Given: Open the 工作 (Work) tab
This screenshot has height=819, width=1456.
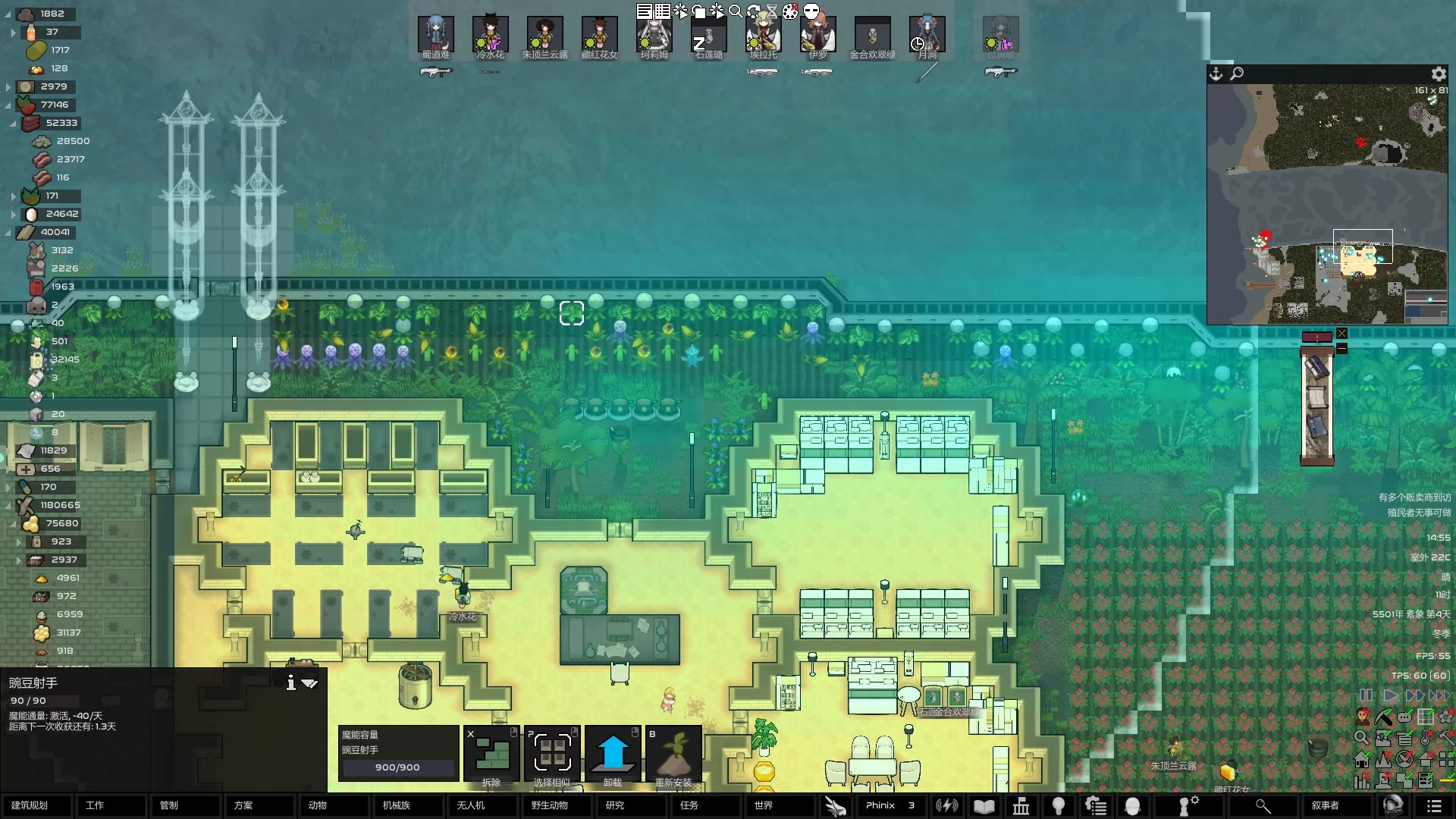Looking at the screenshot, I should [96, 805].
